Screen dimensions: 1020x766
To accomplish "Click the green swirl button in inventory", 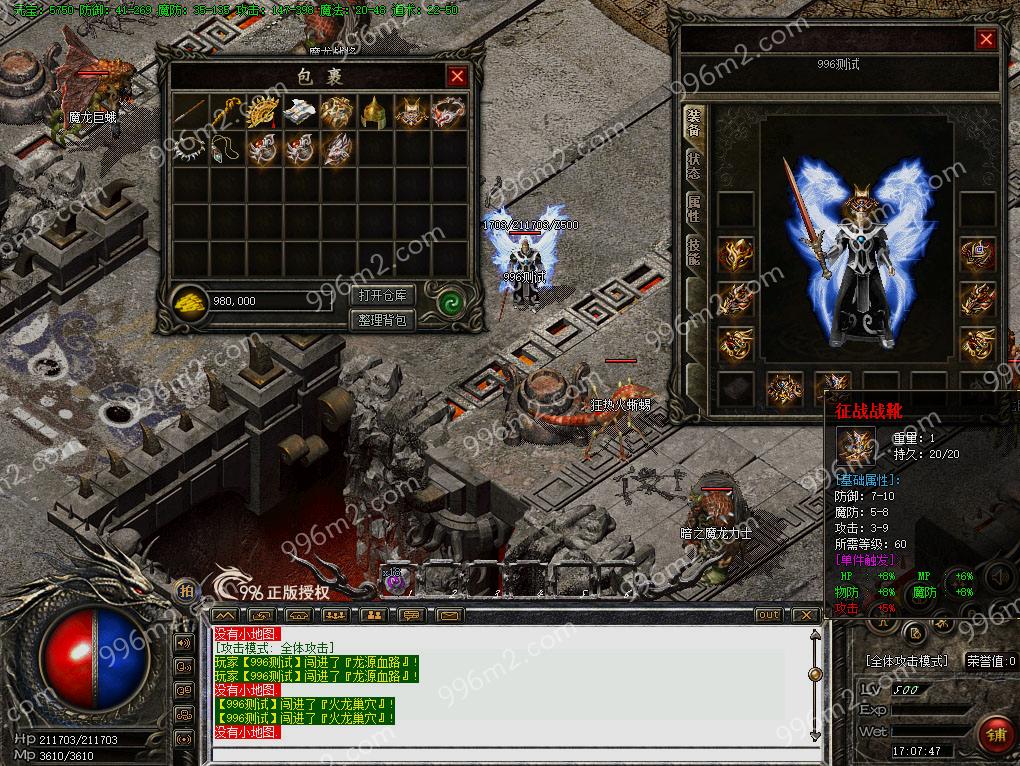I will click(450, 300).
